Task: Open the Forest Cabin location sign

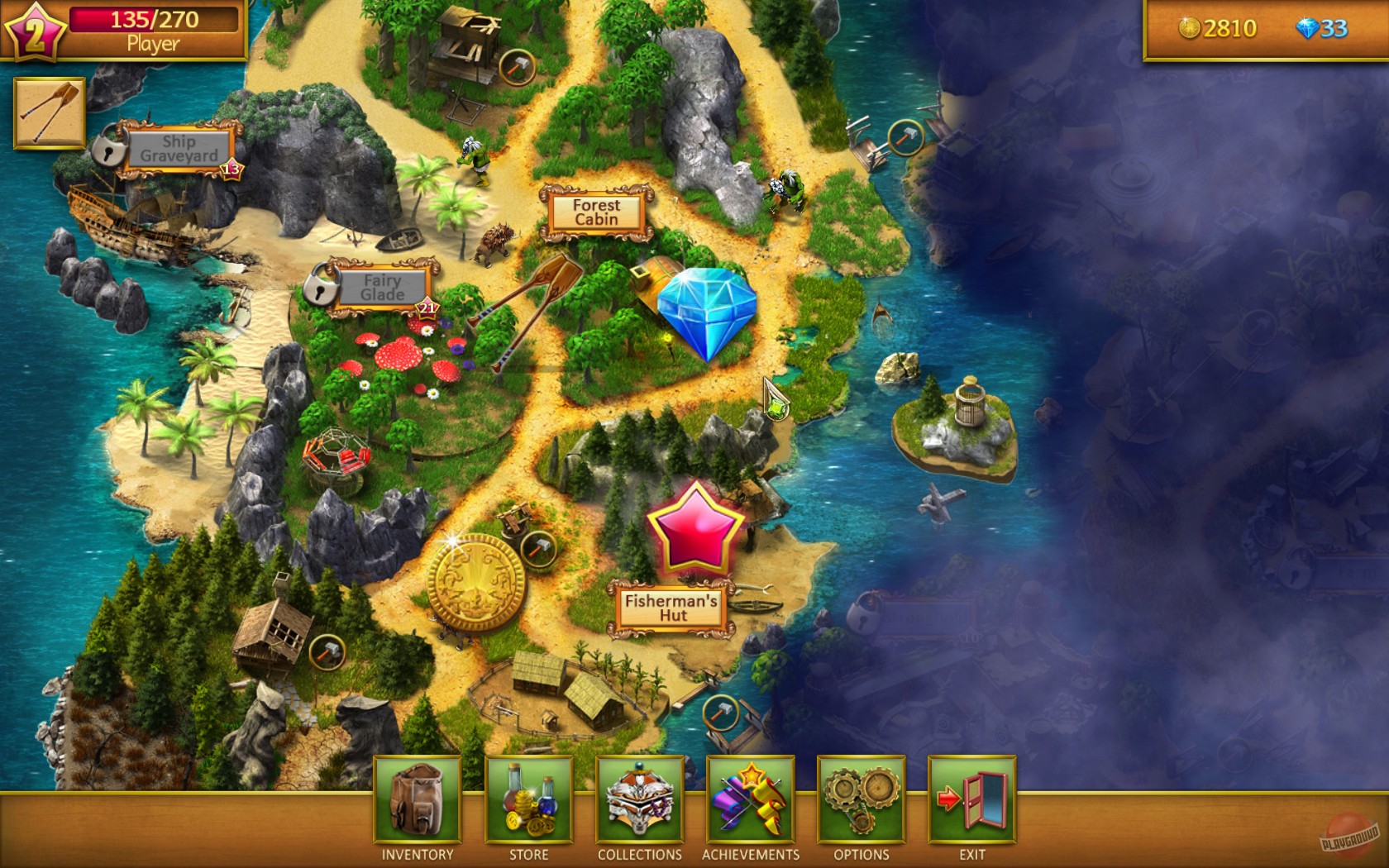Action: click(x=596, y=212)
